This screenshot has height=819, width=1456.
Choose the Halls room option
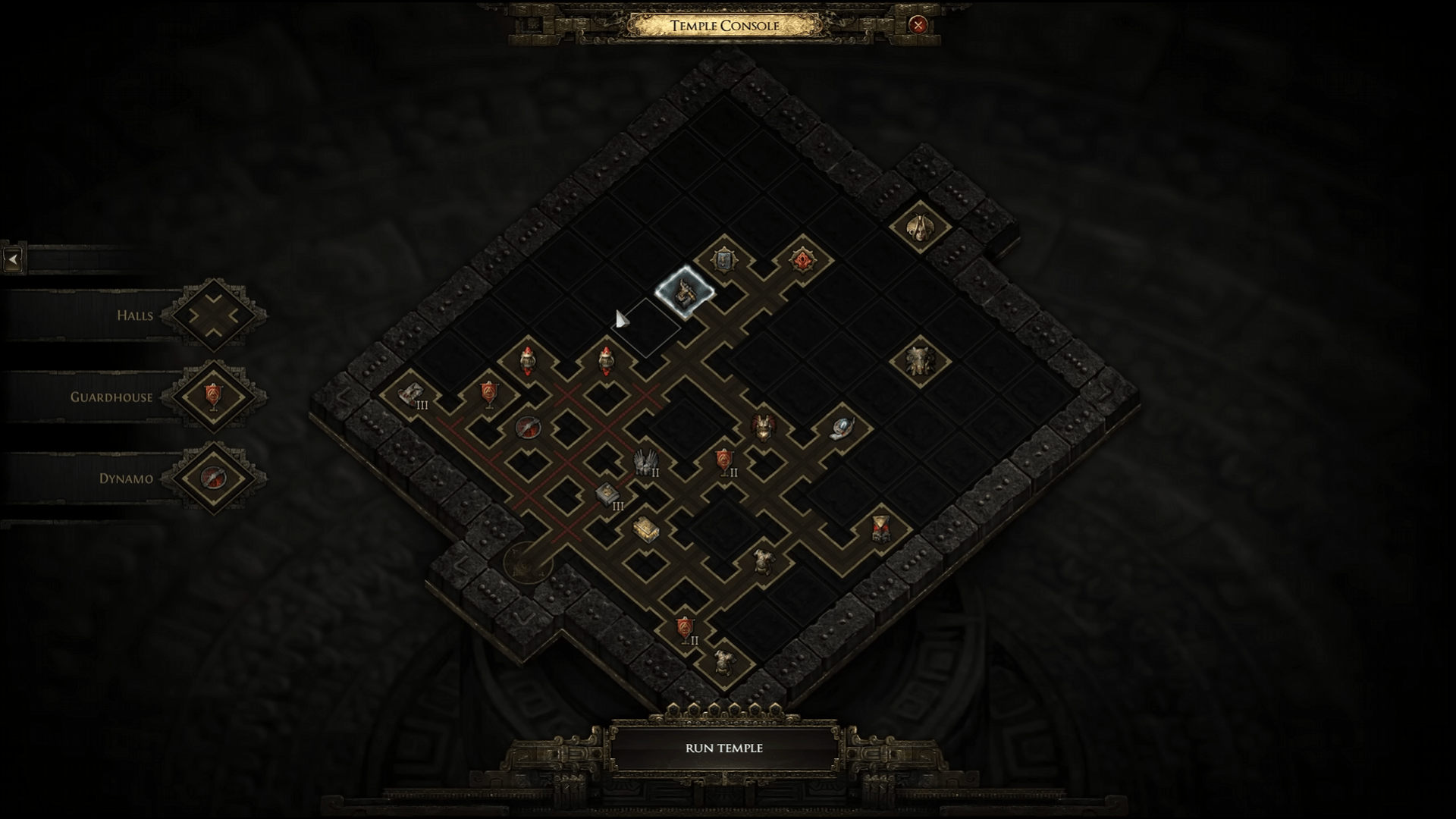pyautogui.click(x=213, y=315)
